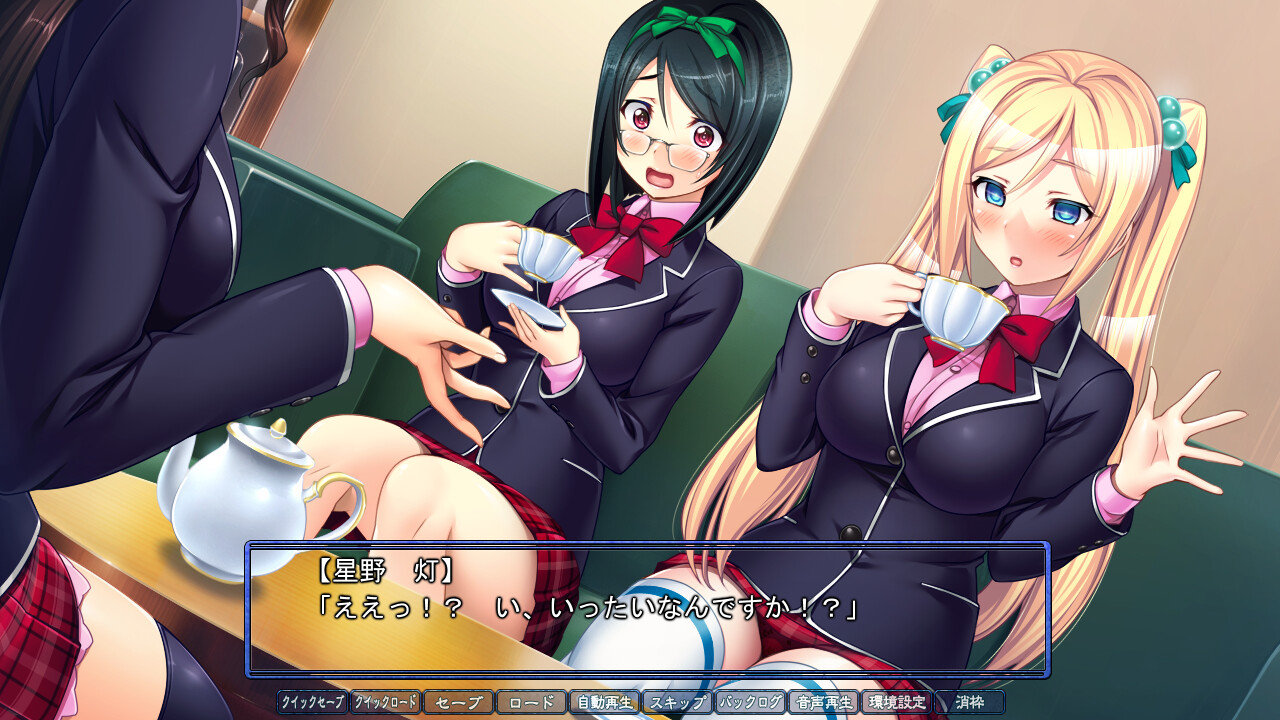Advance the dialogue by clicking the message box
Screen dimensions: 1280x720
(648, 608)
